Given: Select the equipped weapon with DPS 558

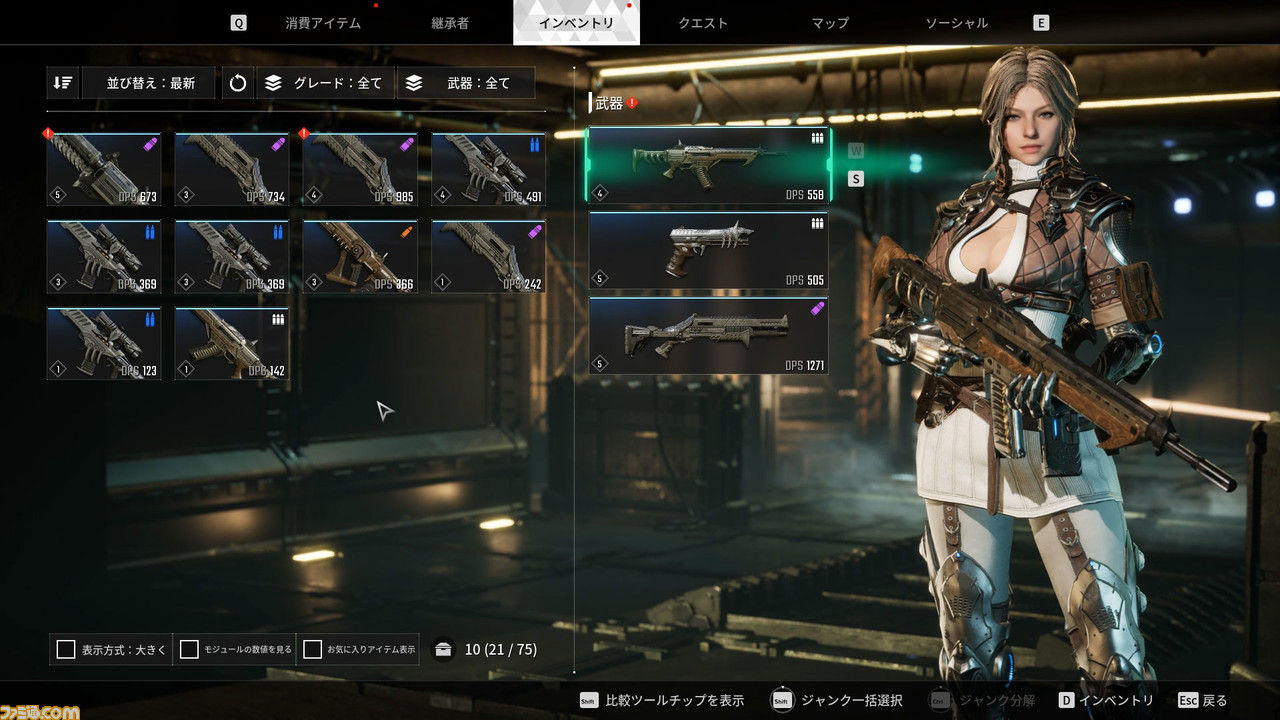Looking at the screenshot, I should tap(708, 165).
